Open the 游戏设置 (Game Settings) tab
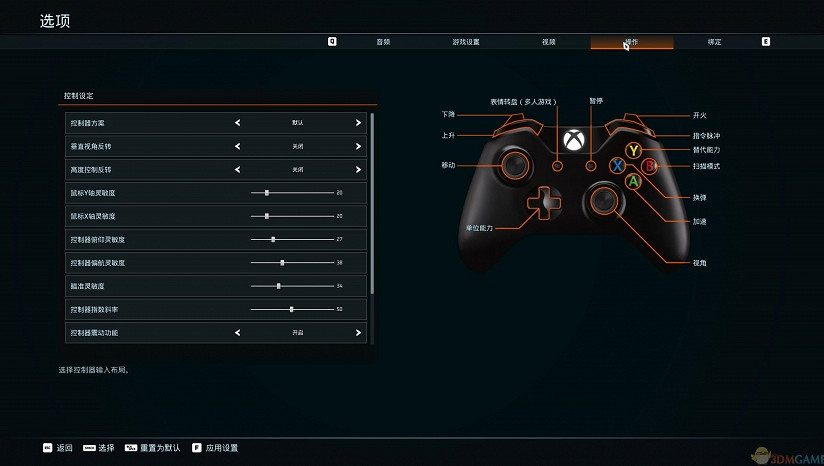This screenshot has width=824, height=466. (466, 42)
